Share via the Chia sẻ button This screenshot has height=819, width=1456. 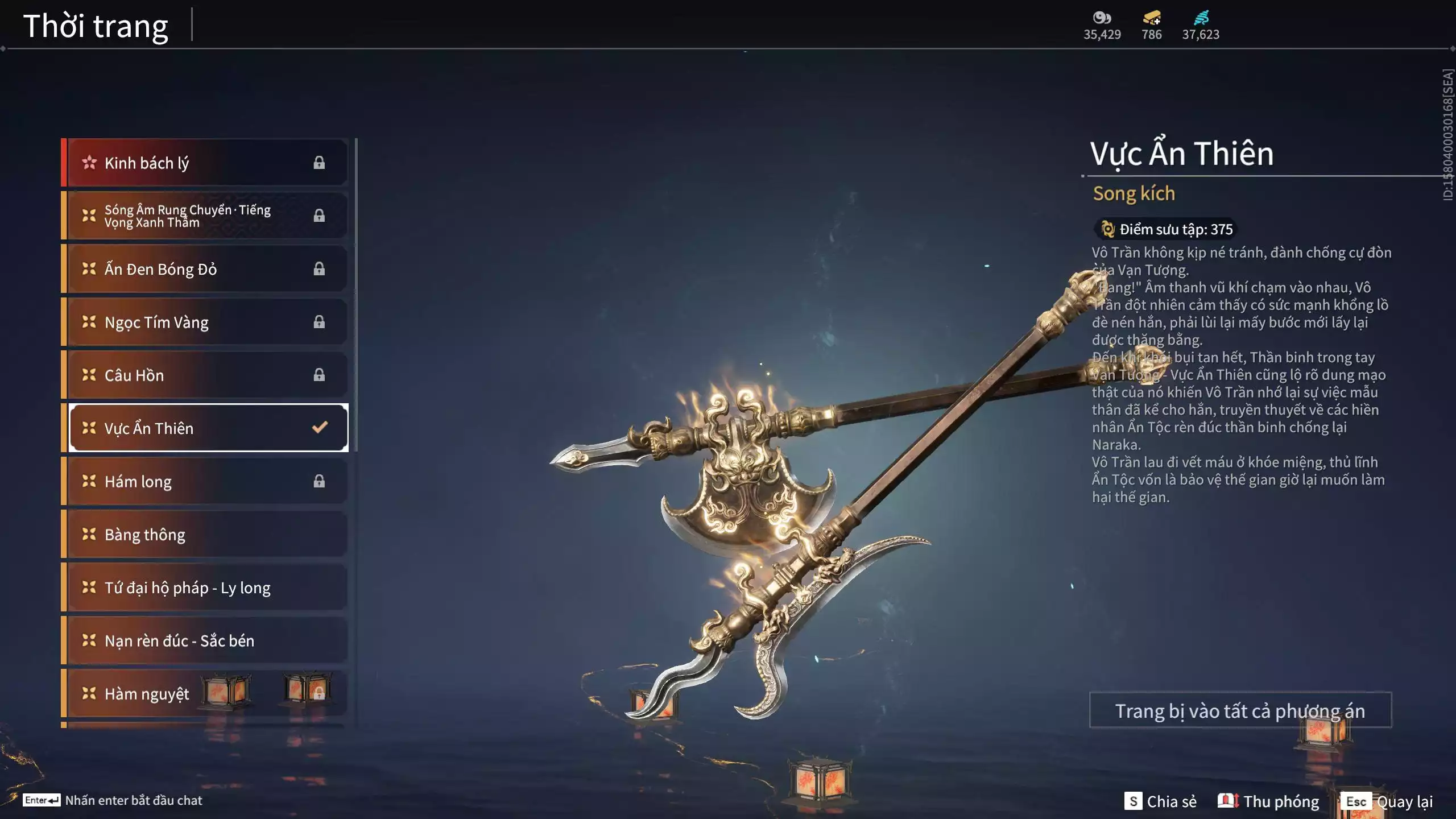pos(1161,801)
